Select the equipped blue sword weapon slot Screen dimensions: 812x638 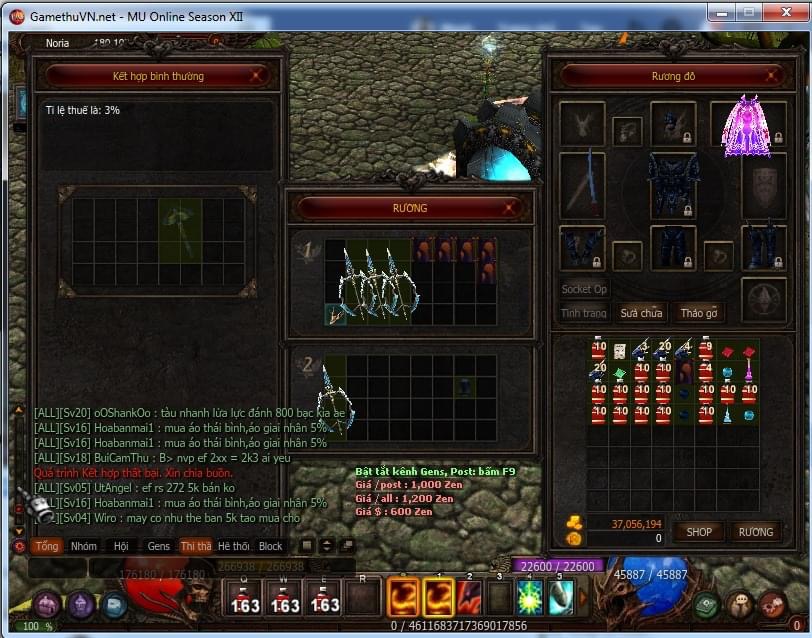[x=582, y=185]
